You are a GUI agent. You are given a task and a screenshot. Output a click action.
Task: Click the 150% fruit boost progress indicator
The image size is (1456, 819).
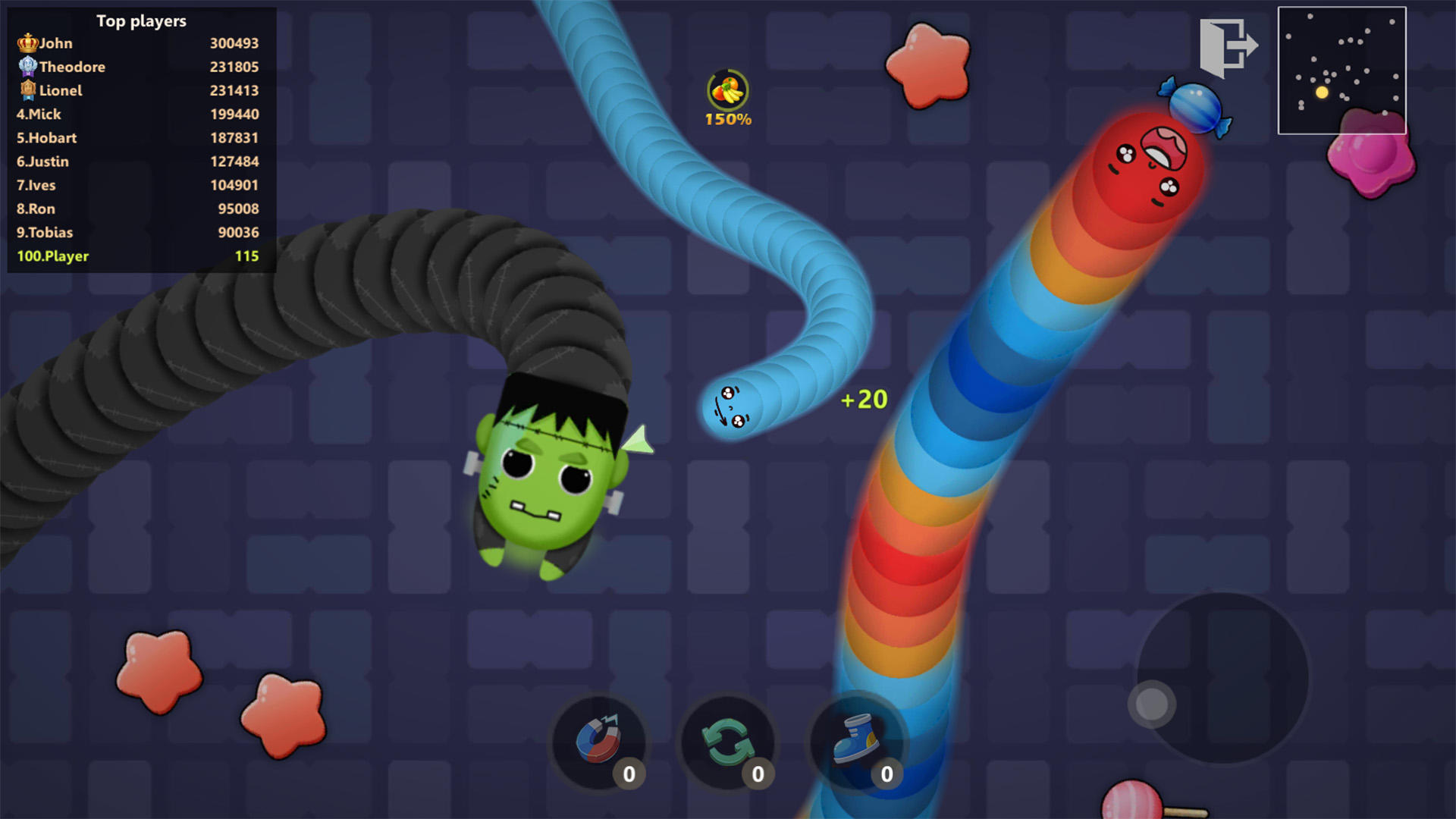point(726,118)
